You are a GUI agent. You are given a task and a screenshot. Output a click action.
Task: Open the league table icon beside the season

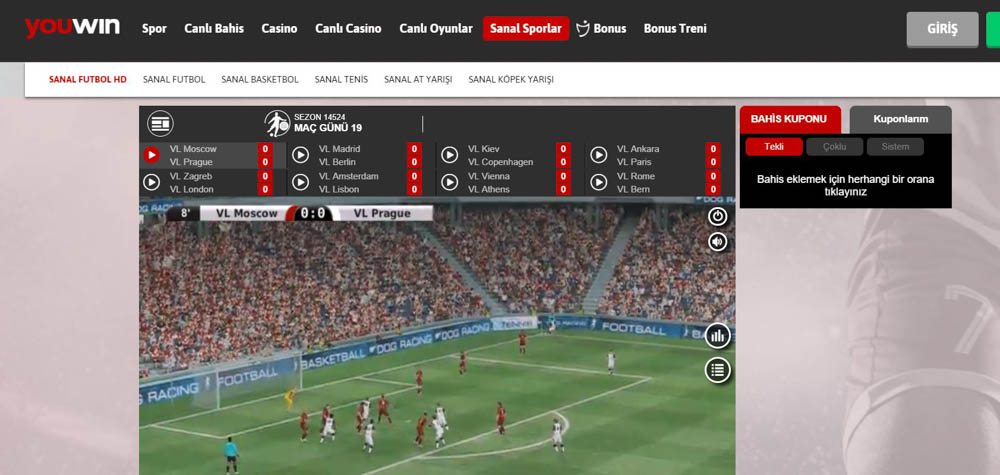click(160, 123)
